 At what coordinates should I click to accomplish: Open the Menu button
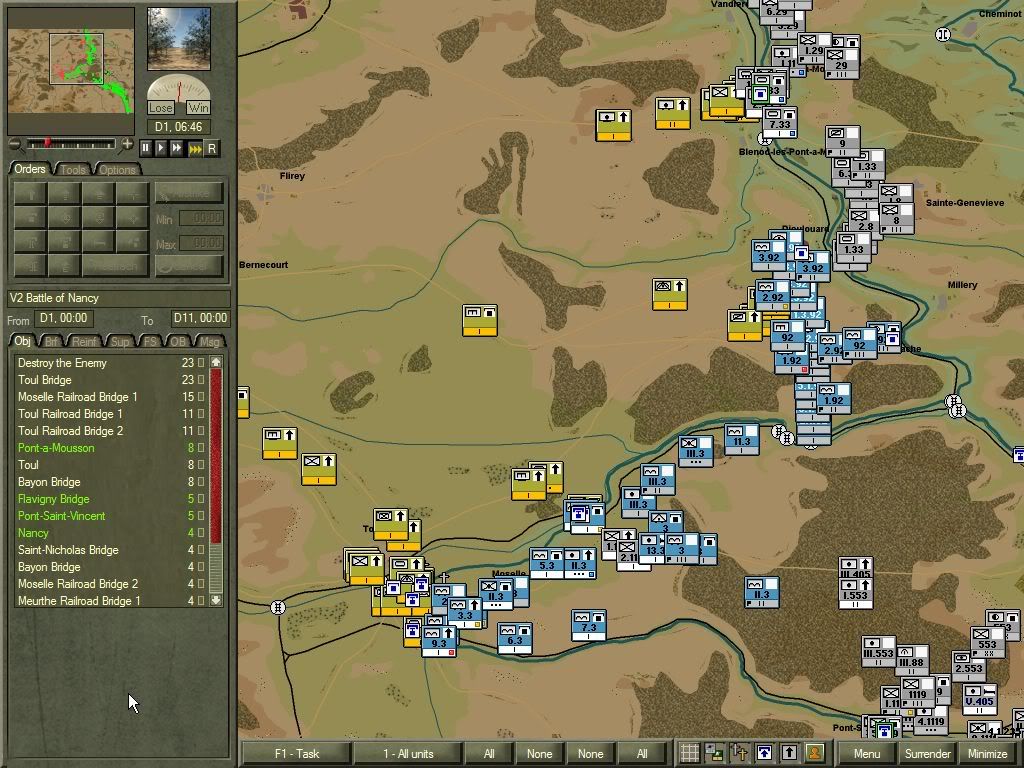click(x=867, y=754)
